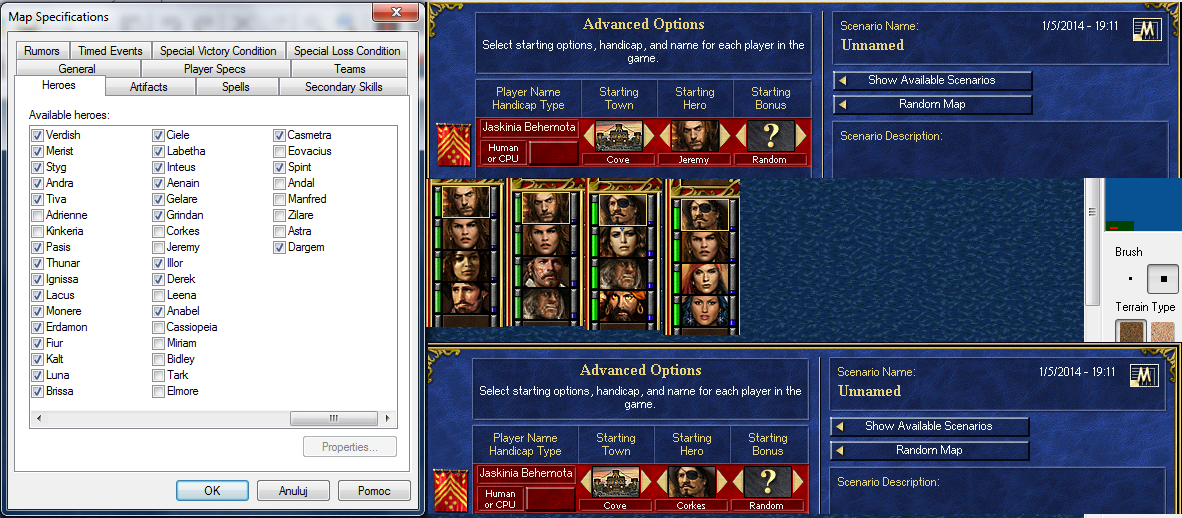Open the Spells tab
1182x518 pixels.
(236, 87)
